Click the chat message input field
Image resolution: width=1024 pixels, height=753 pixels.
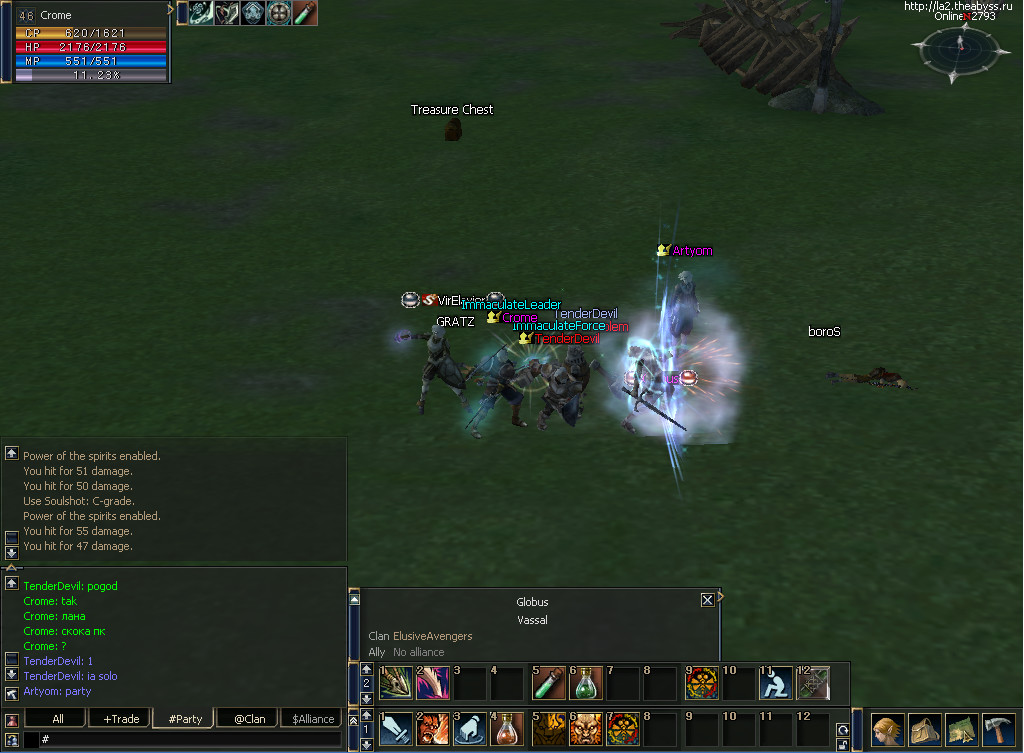click(x=190, y=739)
